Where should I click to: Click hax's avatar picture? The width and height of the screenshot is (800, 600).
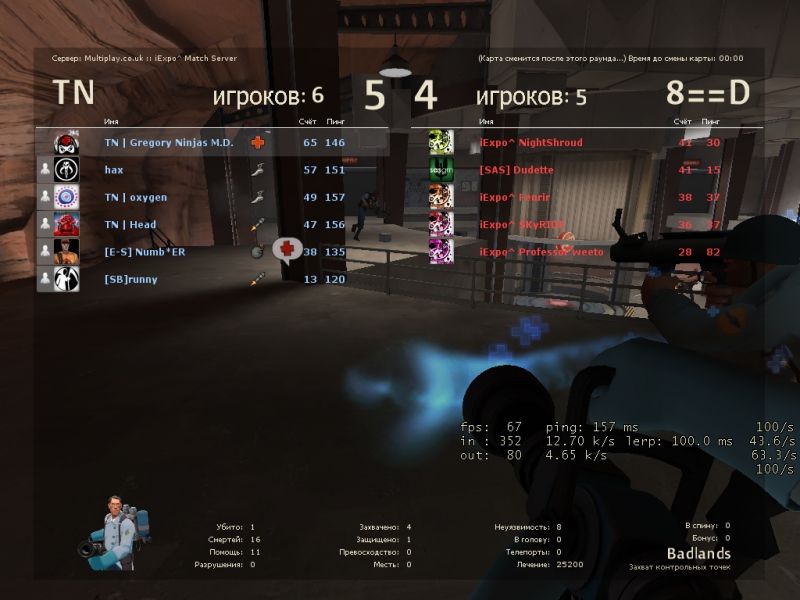(x=66, y=170)
